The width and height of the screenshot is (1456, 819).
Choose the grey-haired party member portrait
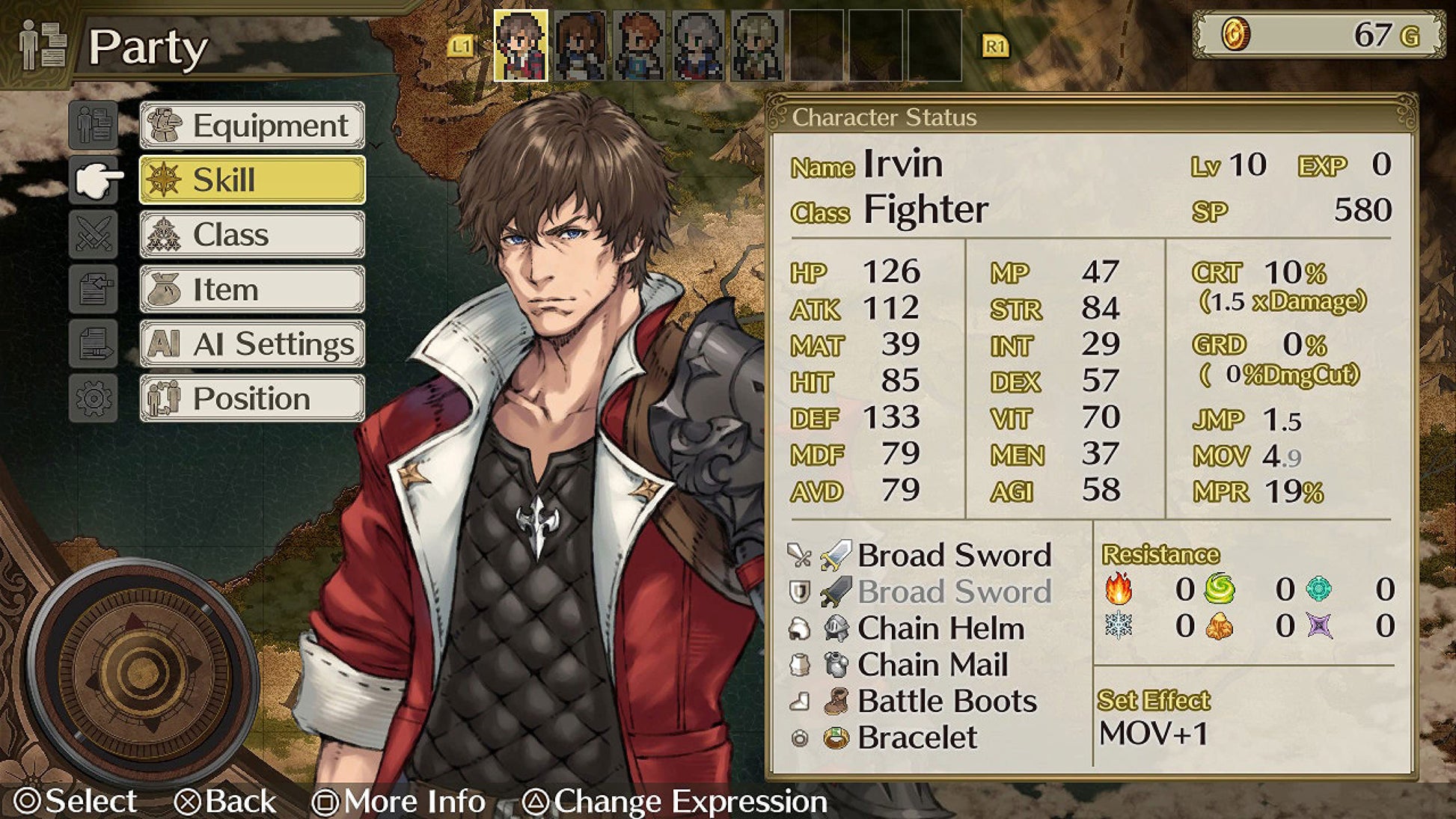click(x=698, y=46)
